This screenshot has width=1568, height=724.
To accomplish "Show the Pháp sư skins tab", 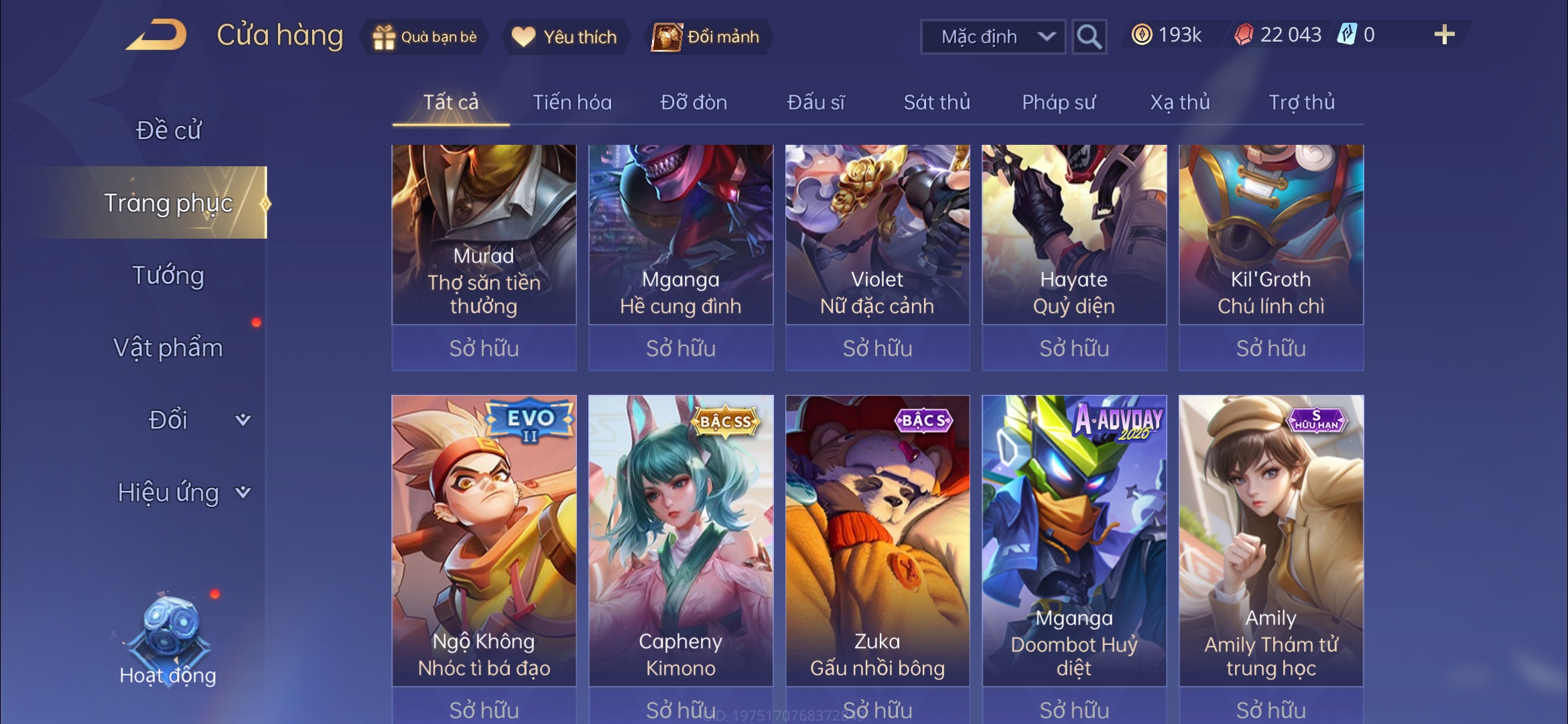I will click(1058, 103).
